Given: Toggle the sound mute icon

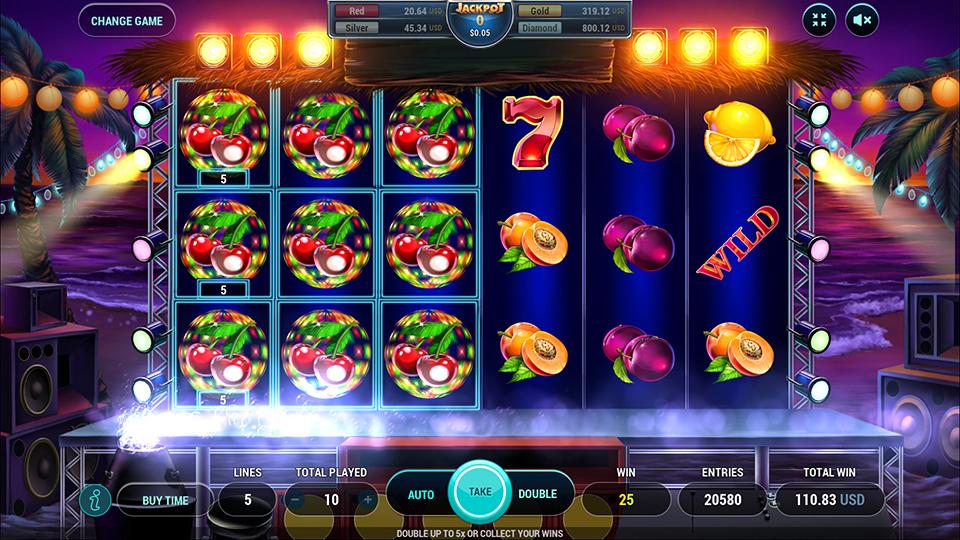Looking at the screenshot, I should pyautogui.click(x=862, y=20).
